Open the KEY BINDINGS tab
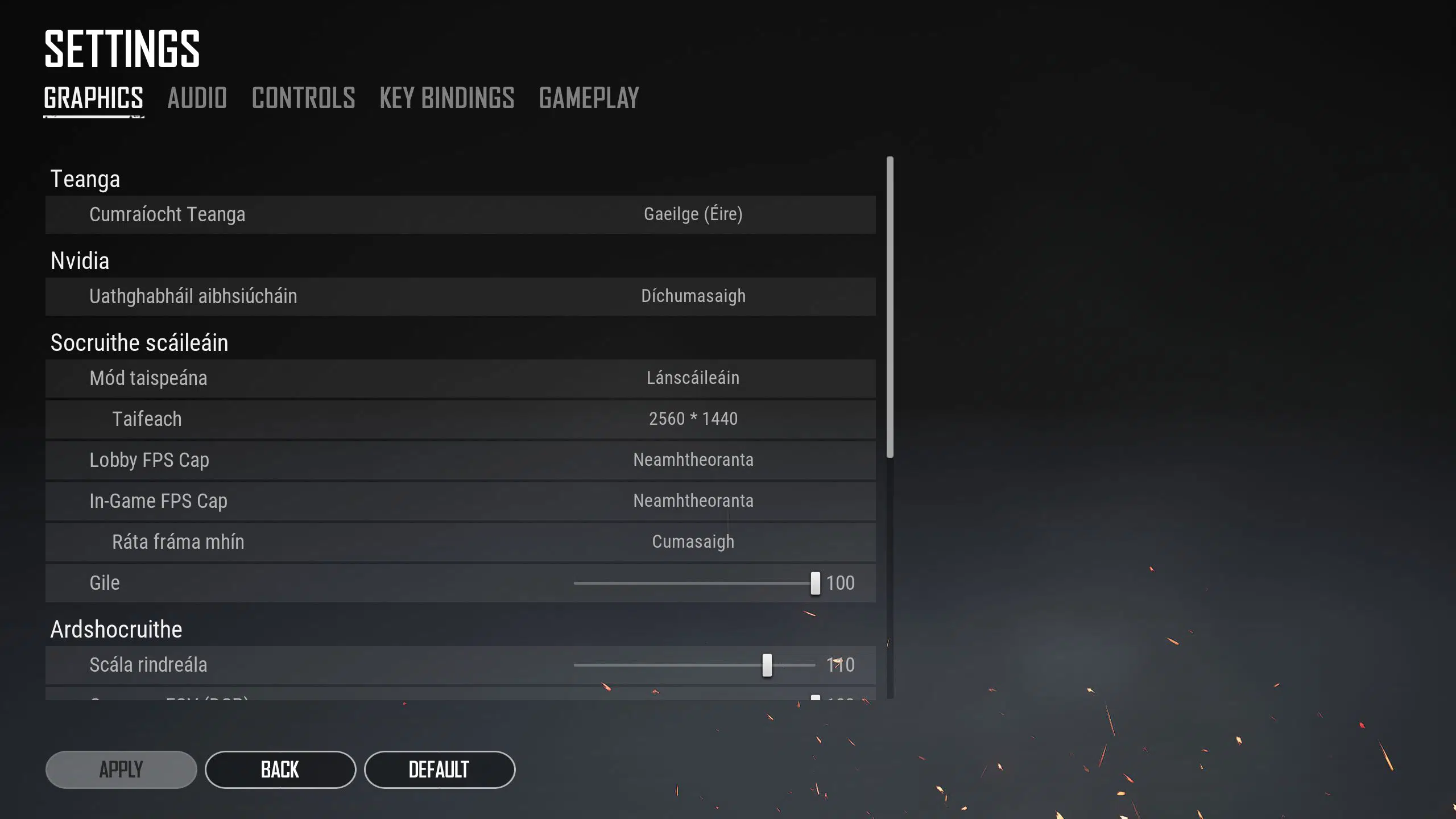 (x=447, y=98)
